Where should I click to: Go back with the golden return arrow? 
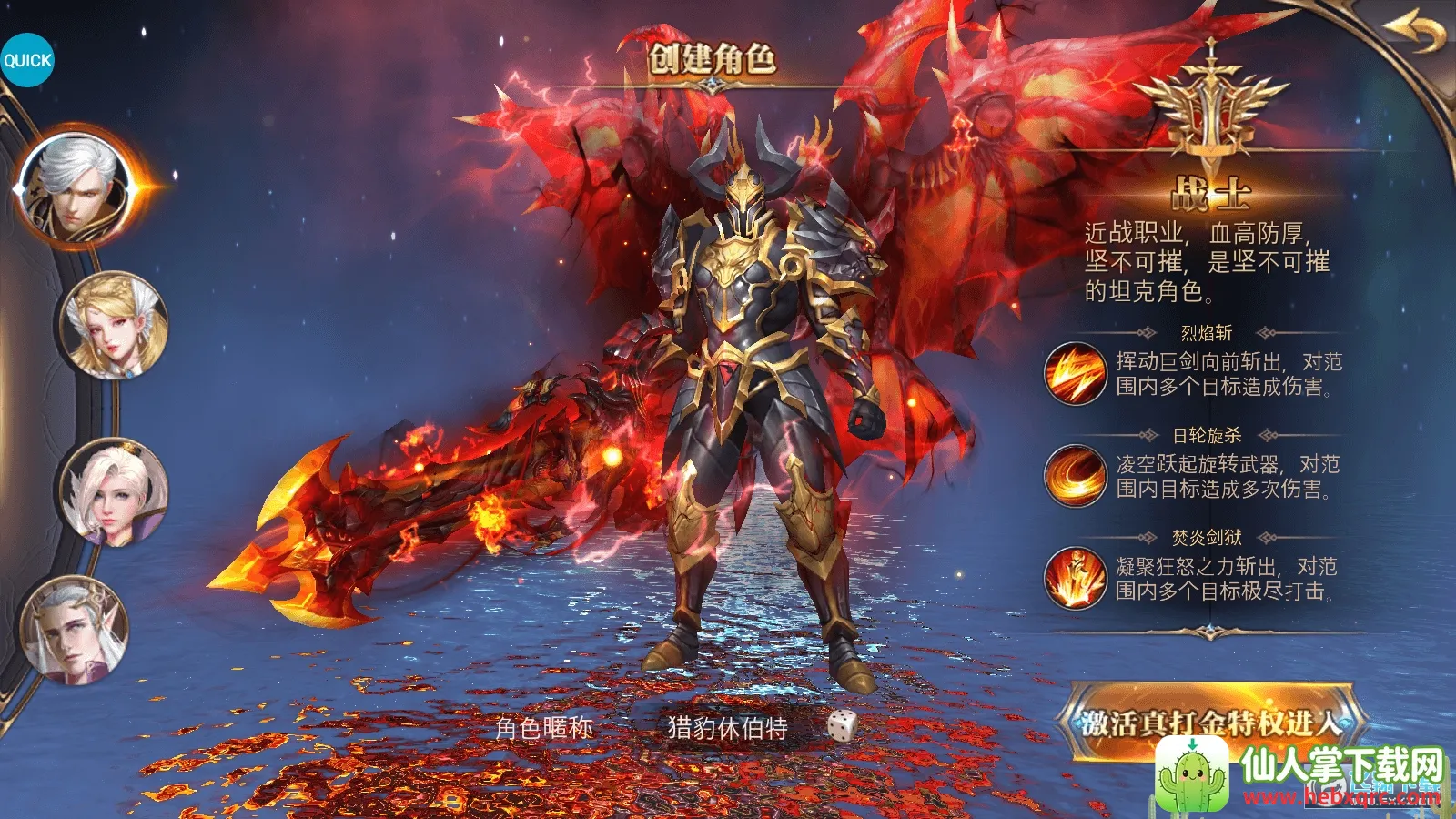coord(1414,34)
